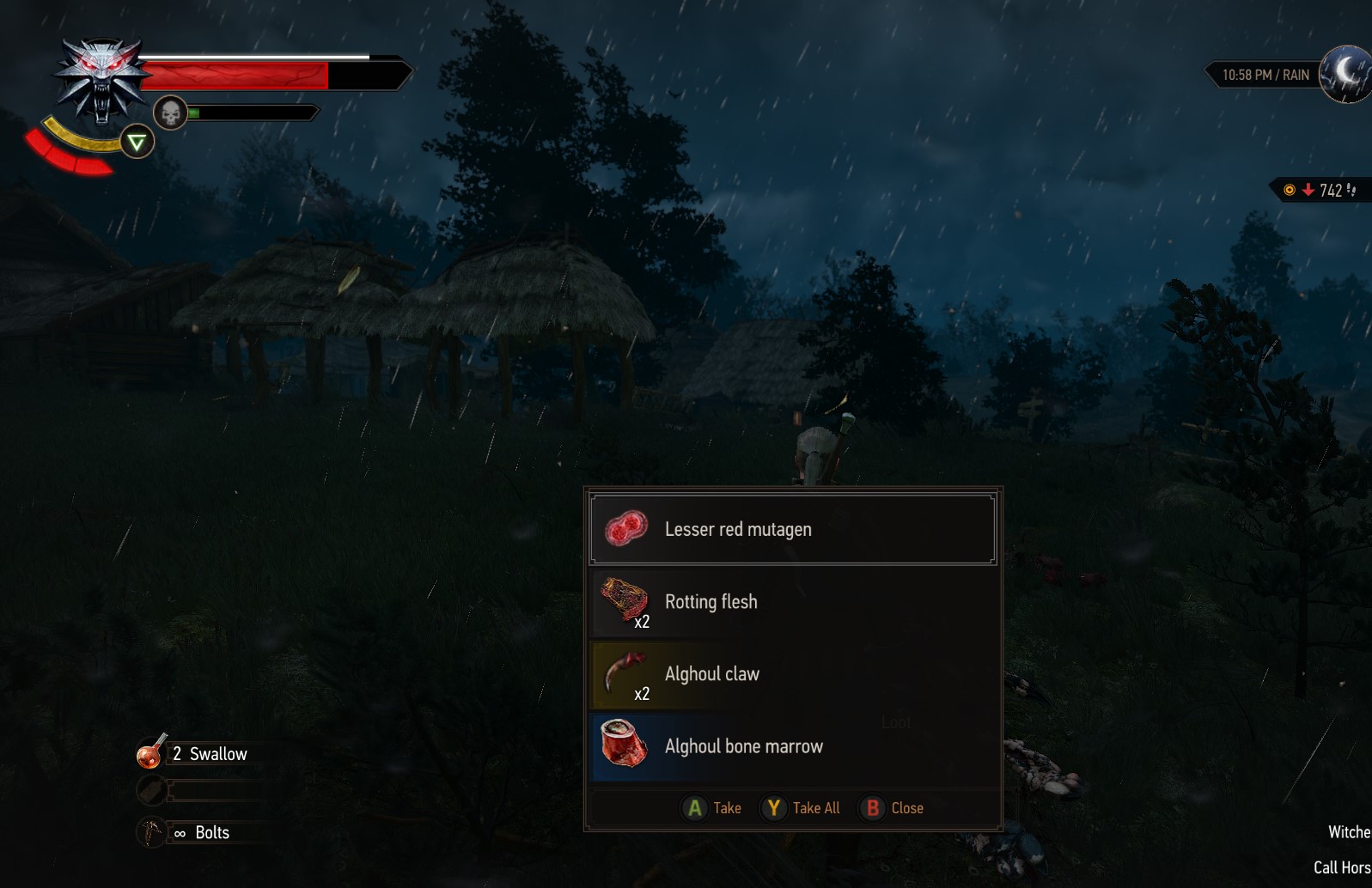1372x888 pixels.
Task: Click the wolf medallion emblem
Action: pyautogui.click(x=101, y=82)
